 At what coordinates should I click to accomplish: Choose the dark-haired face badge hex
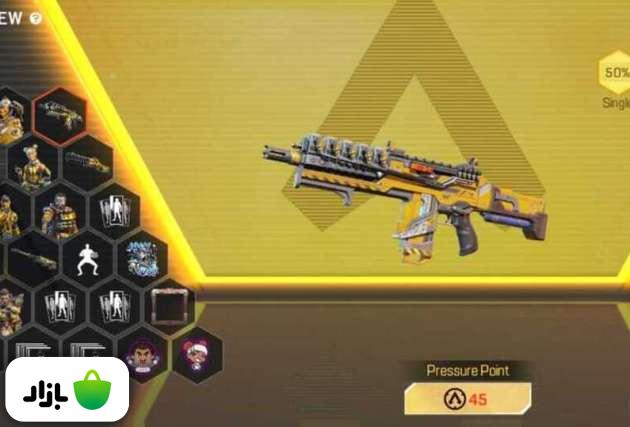[x=143, y=353]
